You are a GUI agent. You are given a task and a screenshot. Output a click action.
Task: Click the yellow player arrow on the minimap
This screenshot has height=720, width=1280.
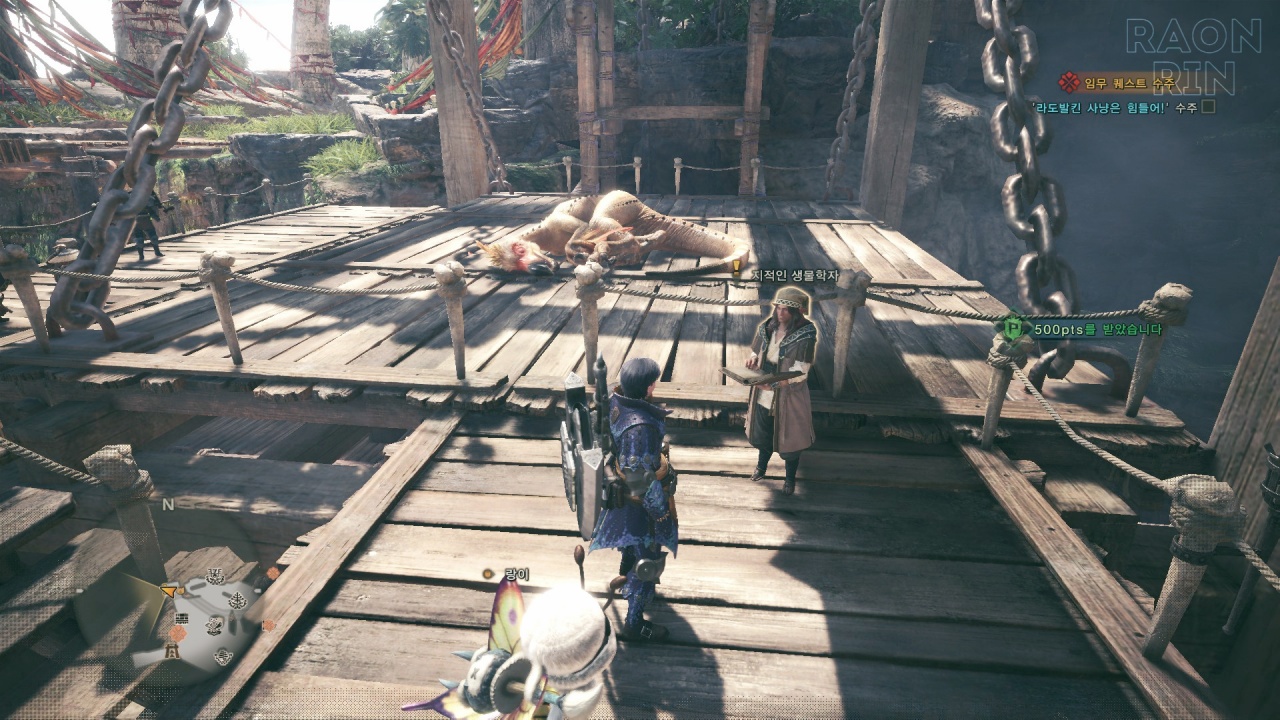click(x=169, y=590)
